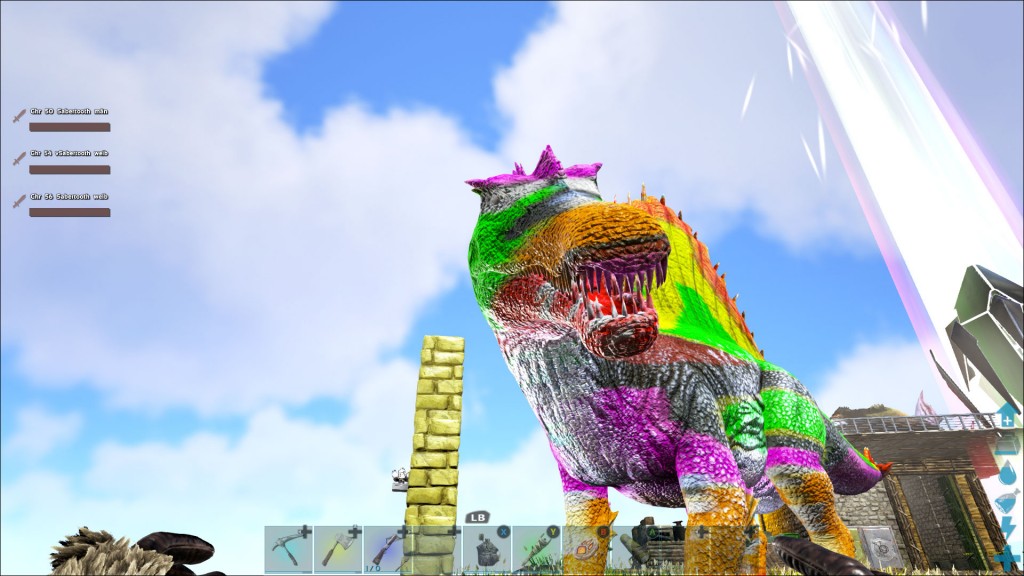Viewport: 1024px width, 576px height.
Task: Pick the spear slot in the hotbar
Action: pos(536,548)
